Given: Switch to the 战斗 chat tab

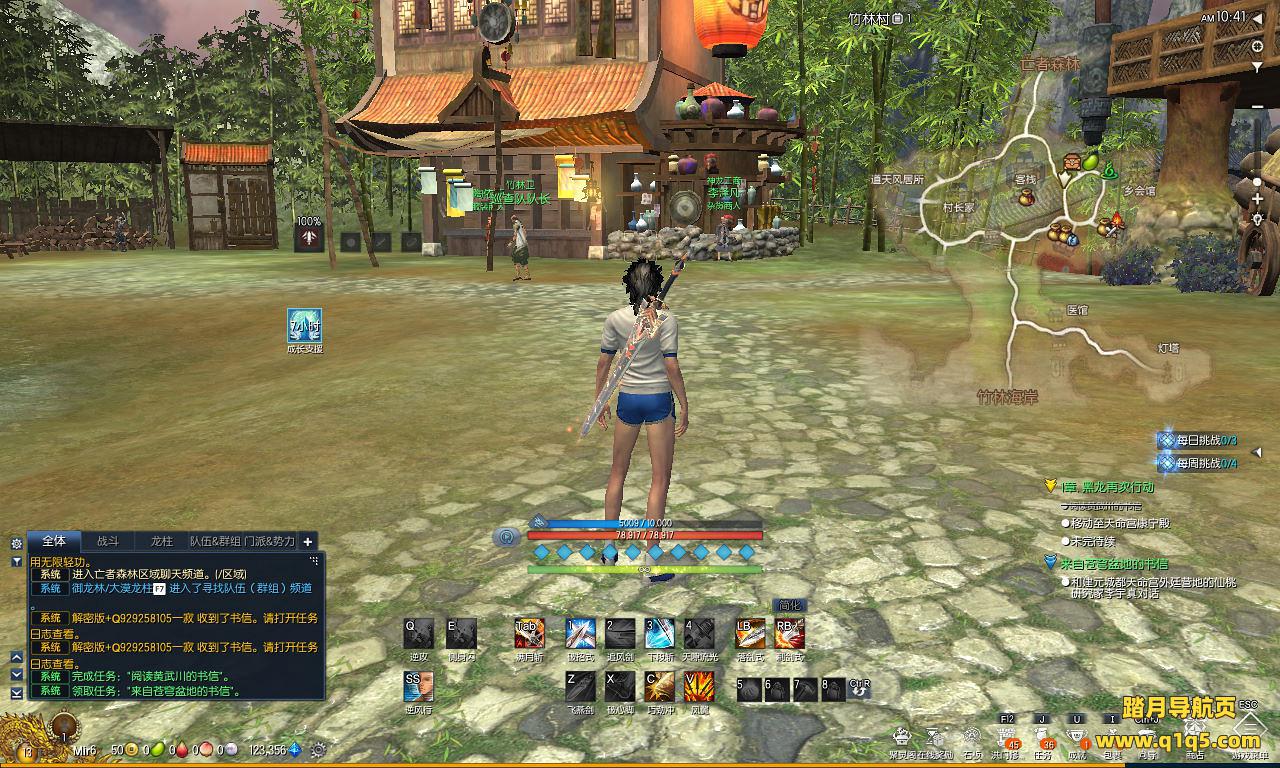Looking at the screenshot, I should (x=108, y=541).
